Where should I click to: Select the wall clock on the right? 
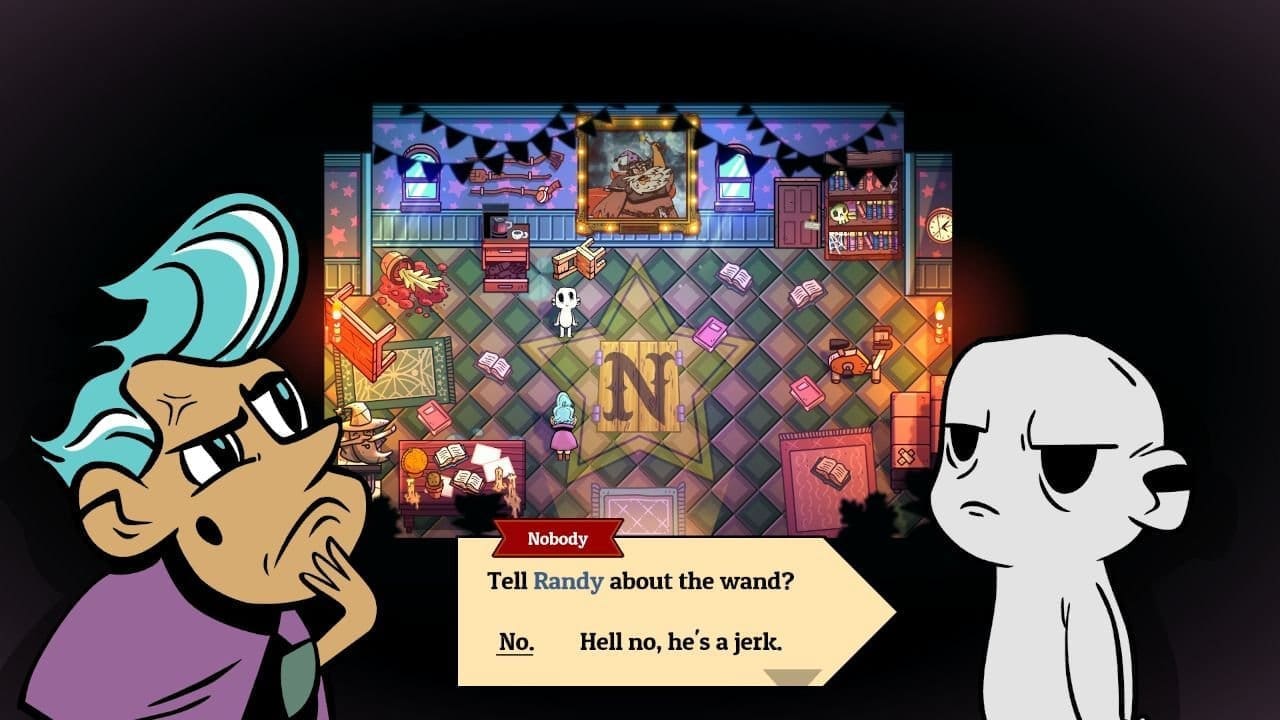pyautogui.click(x=942, y=223)
